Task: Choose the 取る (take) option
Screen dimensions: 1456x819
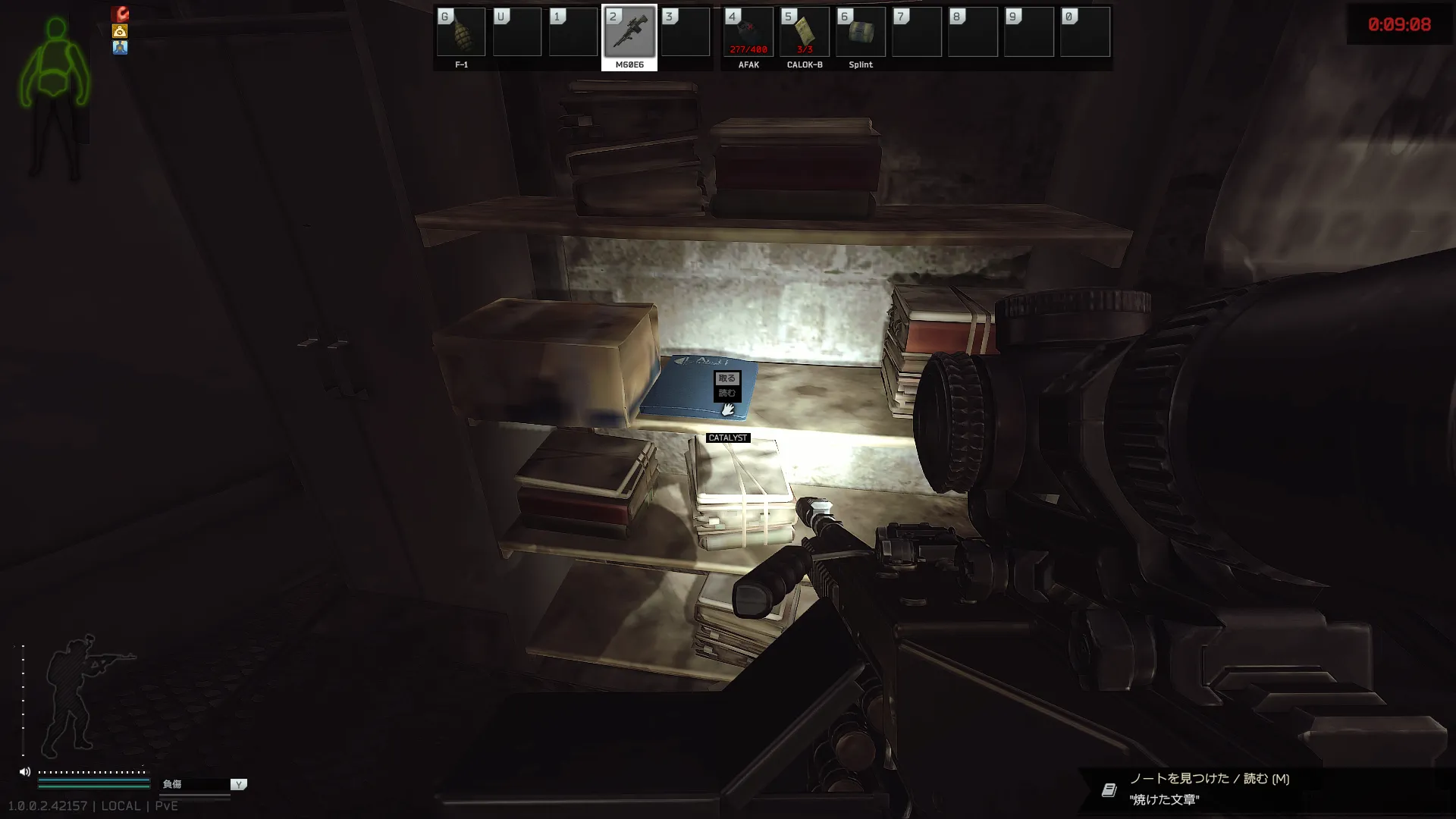Action: [x=726, y=378]
